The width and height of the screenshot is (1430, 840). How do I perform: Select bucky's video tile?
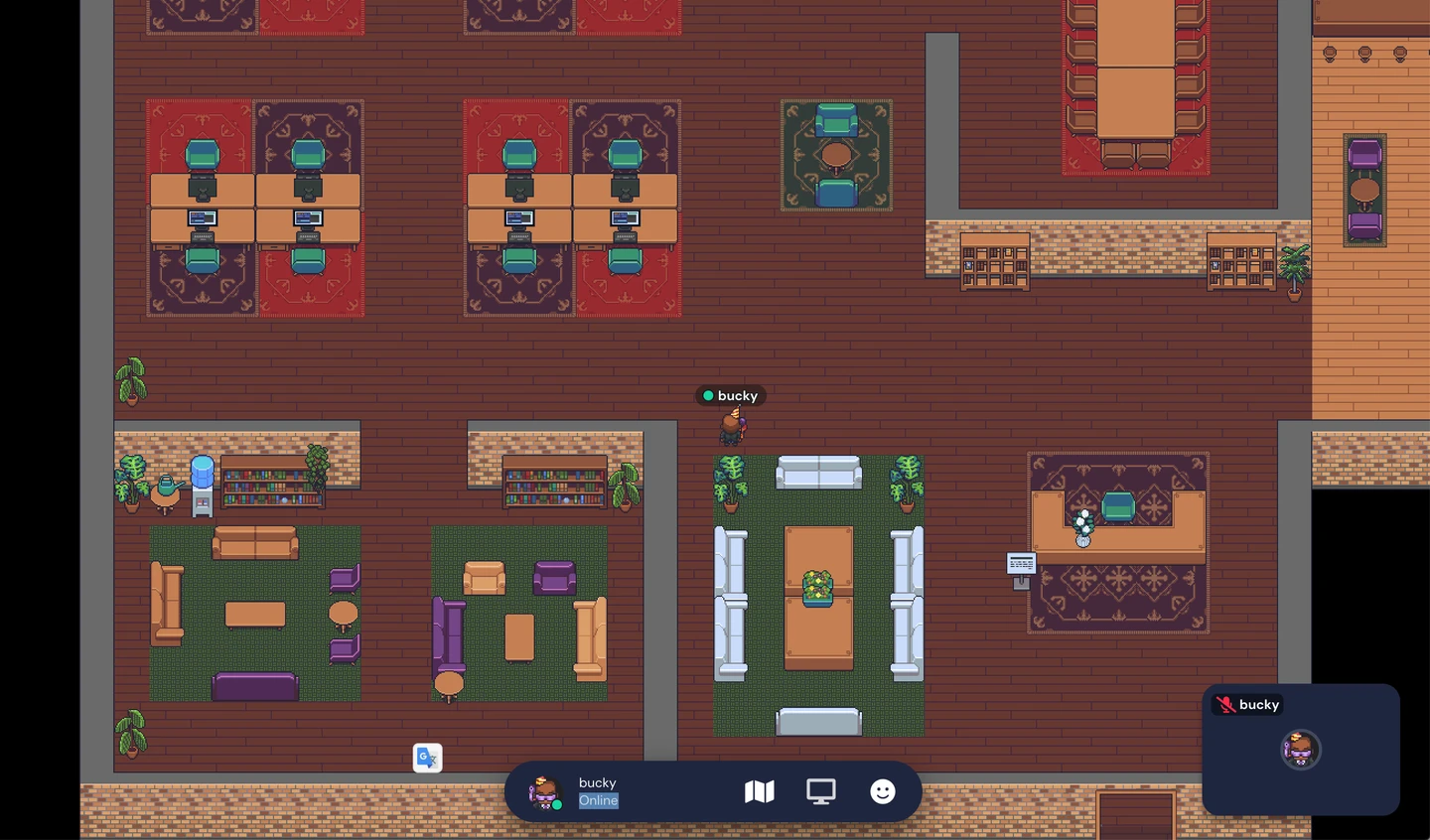pos(1300,750)
